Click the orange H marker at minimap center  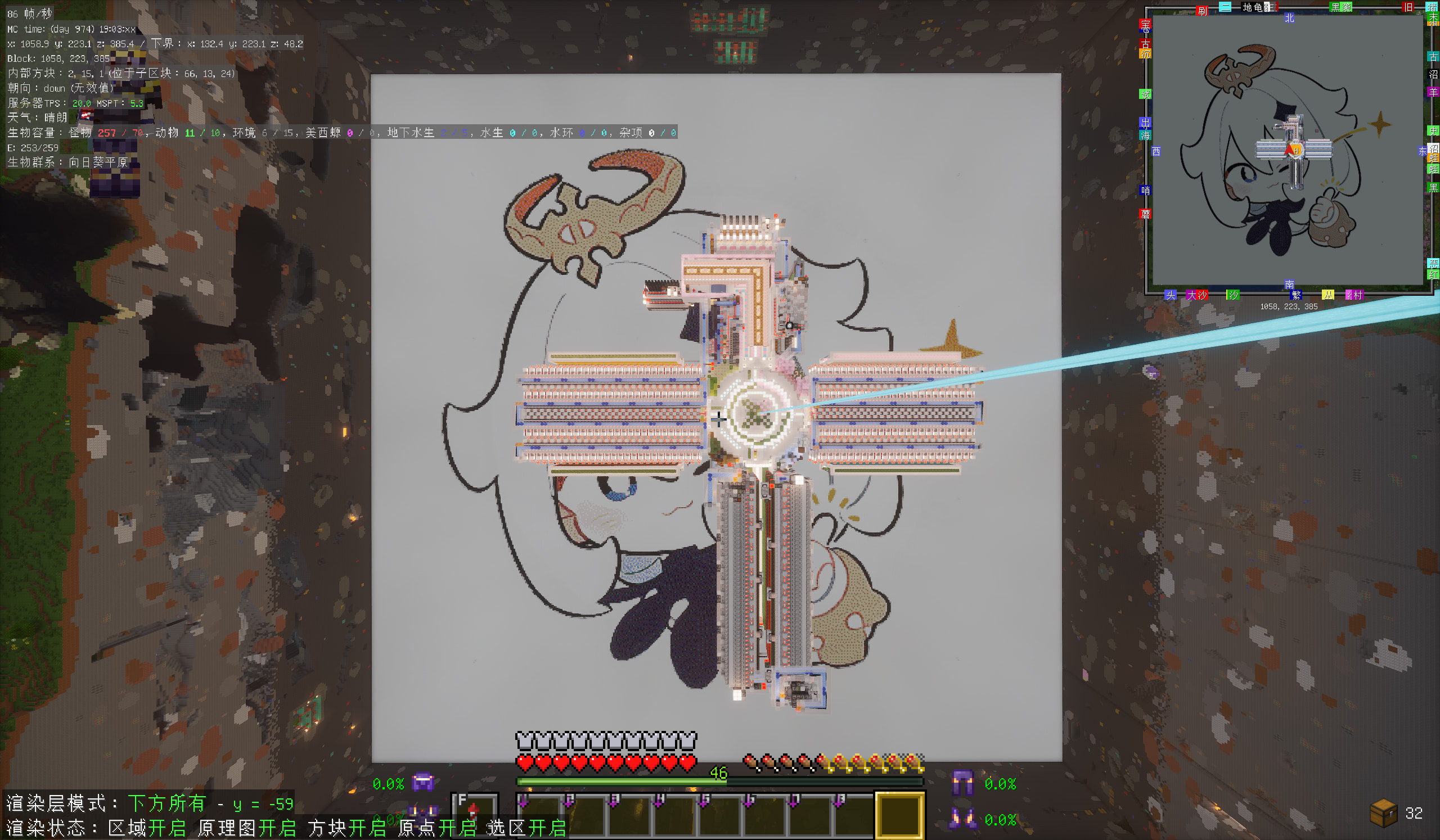1296,151
